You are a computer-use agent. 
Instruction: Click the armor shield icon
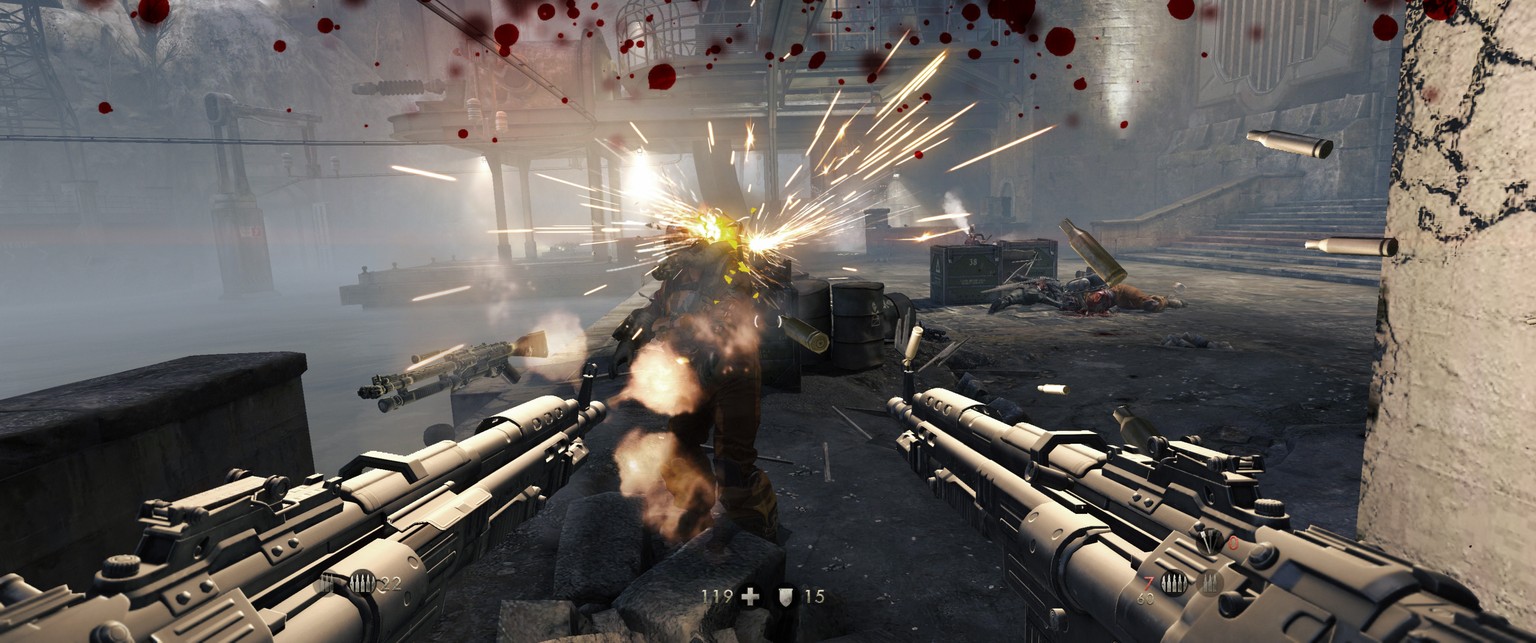tap(786, 597)
